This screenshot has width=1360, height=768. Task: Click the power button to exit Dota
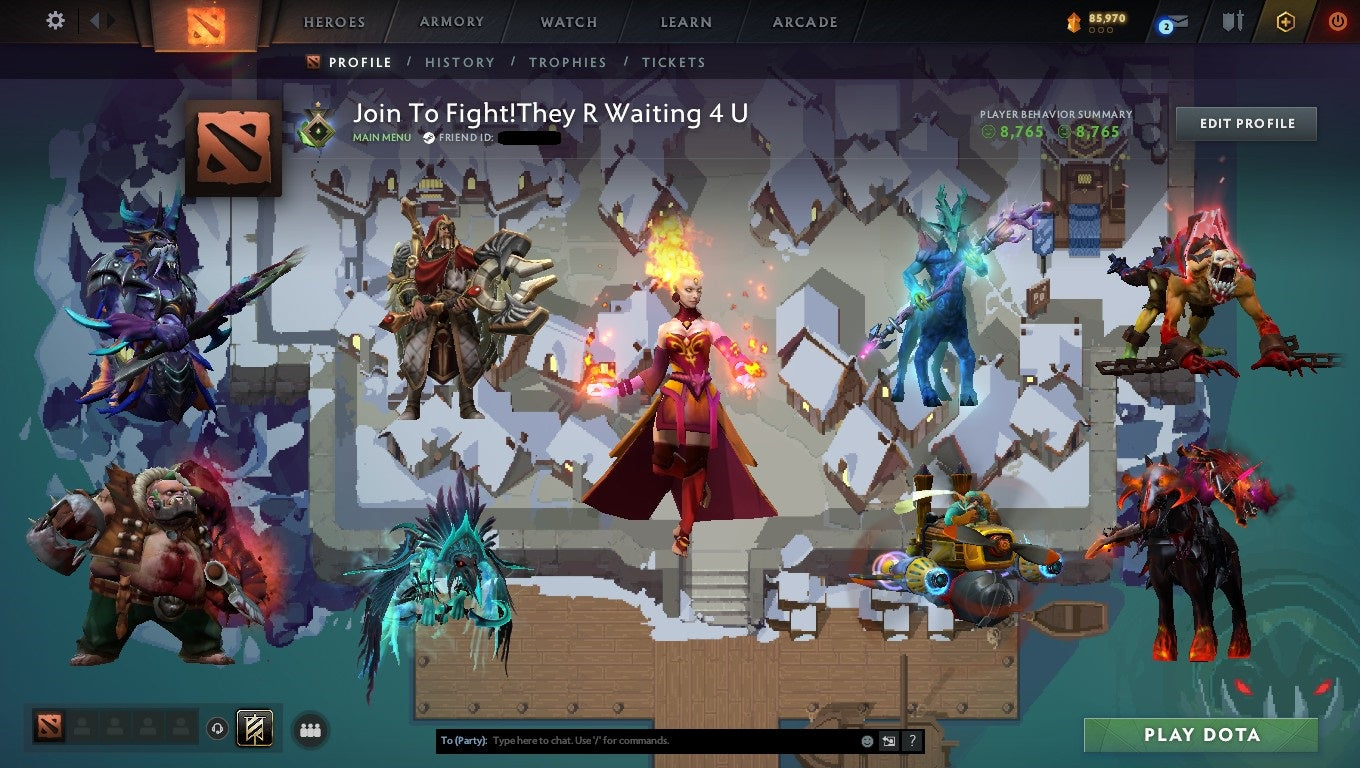tap(1338, 22)
